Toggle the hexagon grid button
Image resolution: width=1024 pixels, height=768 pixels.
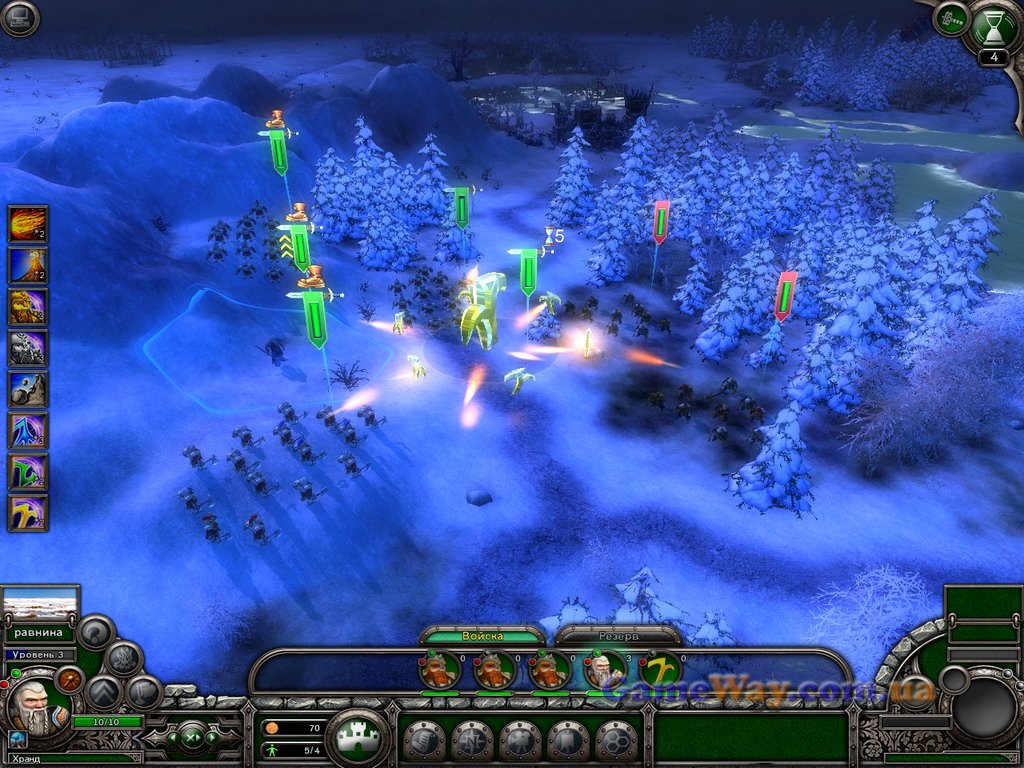[x=617, y=741]
